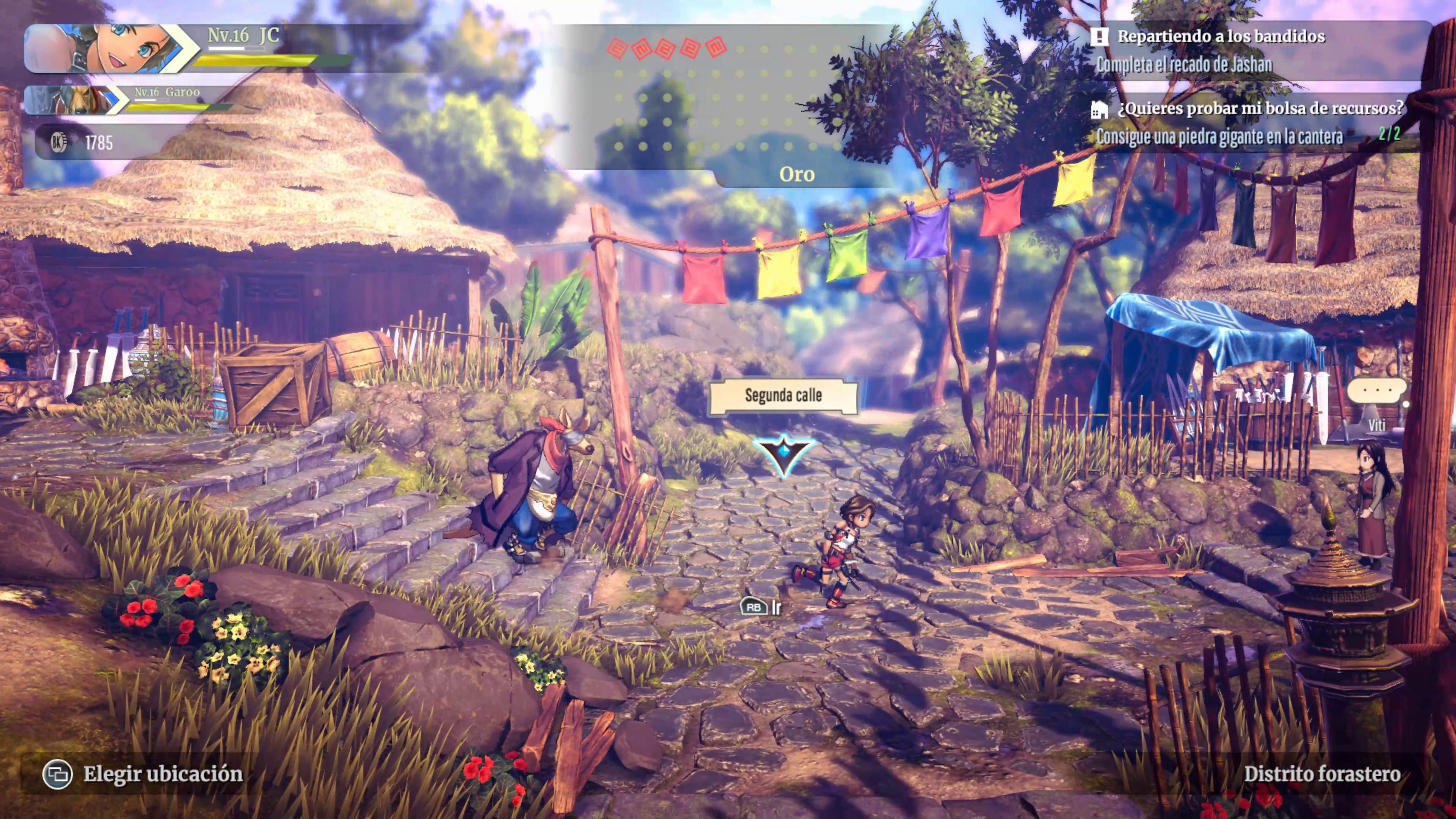This screenshot has width=1456, height=819.
Task: Open the 'Repartiendo a los bandidos' quest entry
Action: (x=1221, y=37)
